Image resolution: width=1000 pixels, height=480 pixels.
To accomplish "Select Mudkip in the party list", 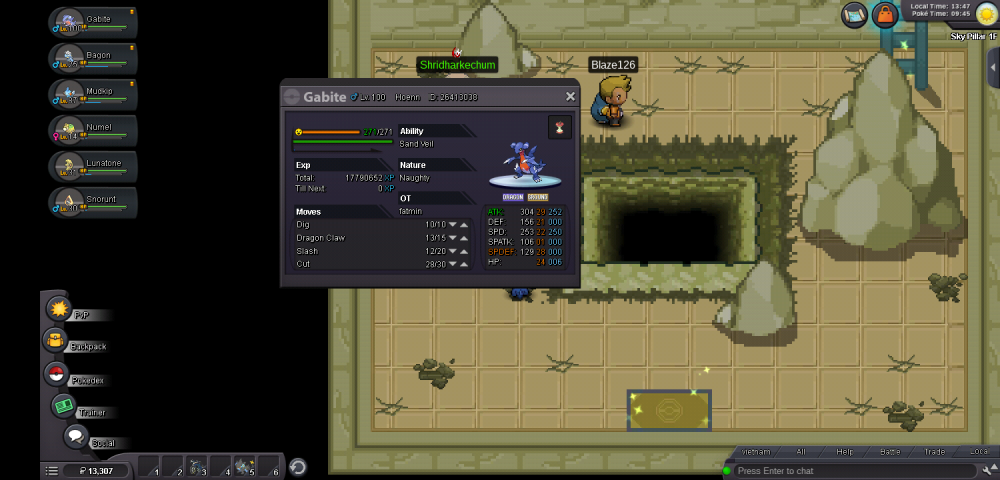I will coord(93,95).
